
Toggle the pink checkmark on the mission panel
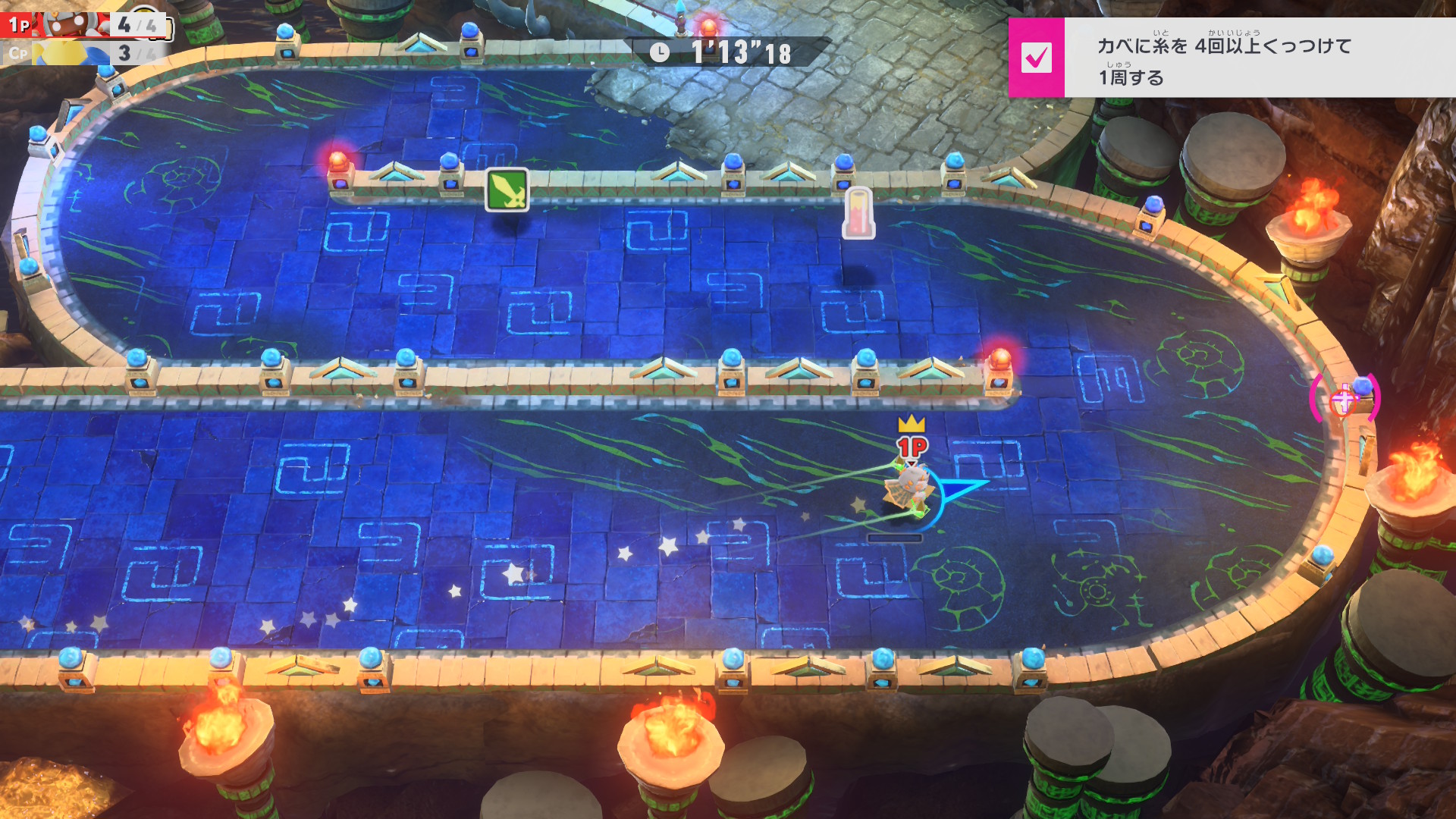[x=1036, y=58]
